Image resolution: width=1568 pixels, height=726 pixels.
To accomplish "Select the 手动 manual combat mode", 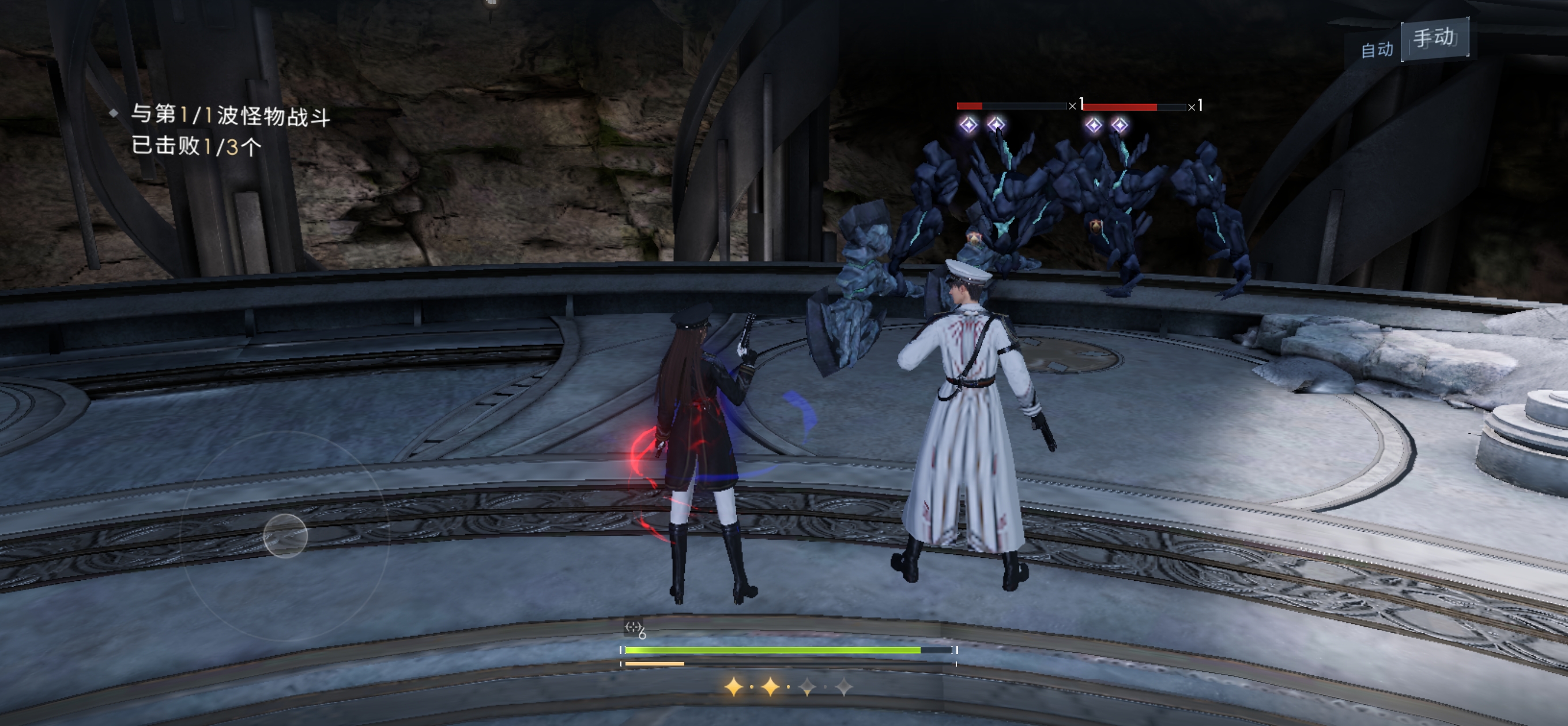I will click(x=1435, y=39).
